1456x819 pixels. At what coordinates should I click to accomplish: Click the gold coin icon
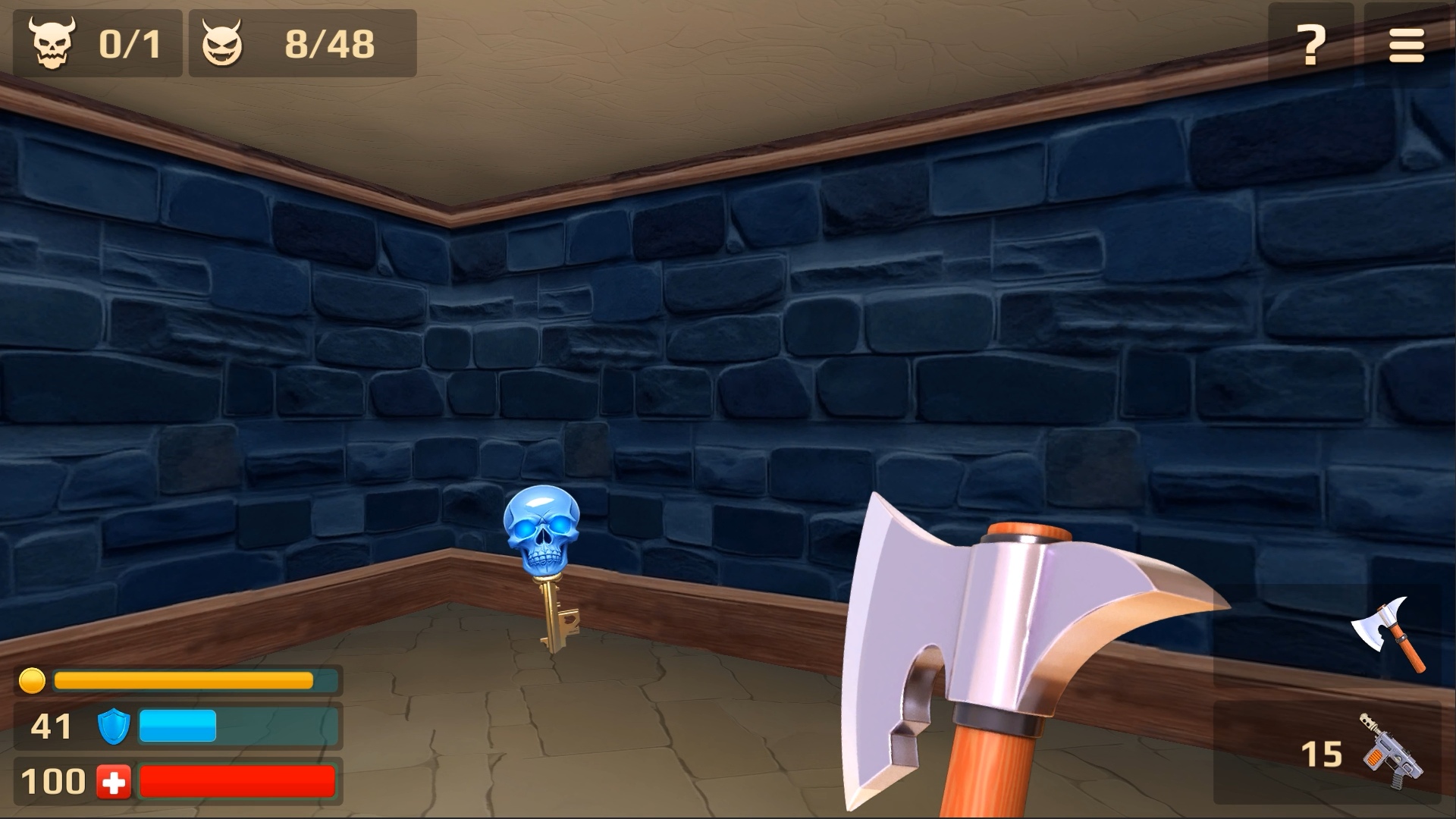pos(32,680)
